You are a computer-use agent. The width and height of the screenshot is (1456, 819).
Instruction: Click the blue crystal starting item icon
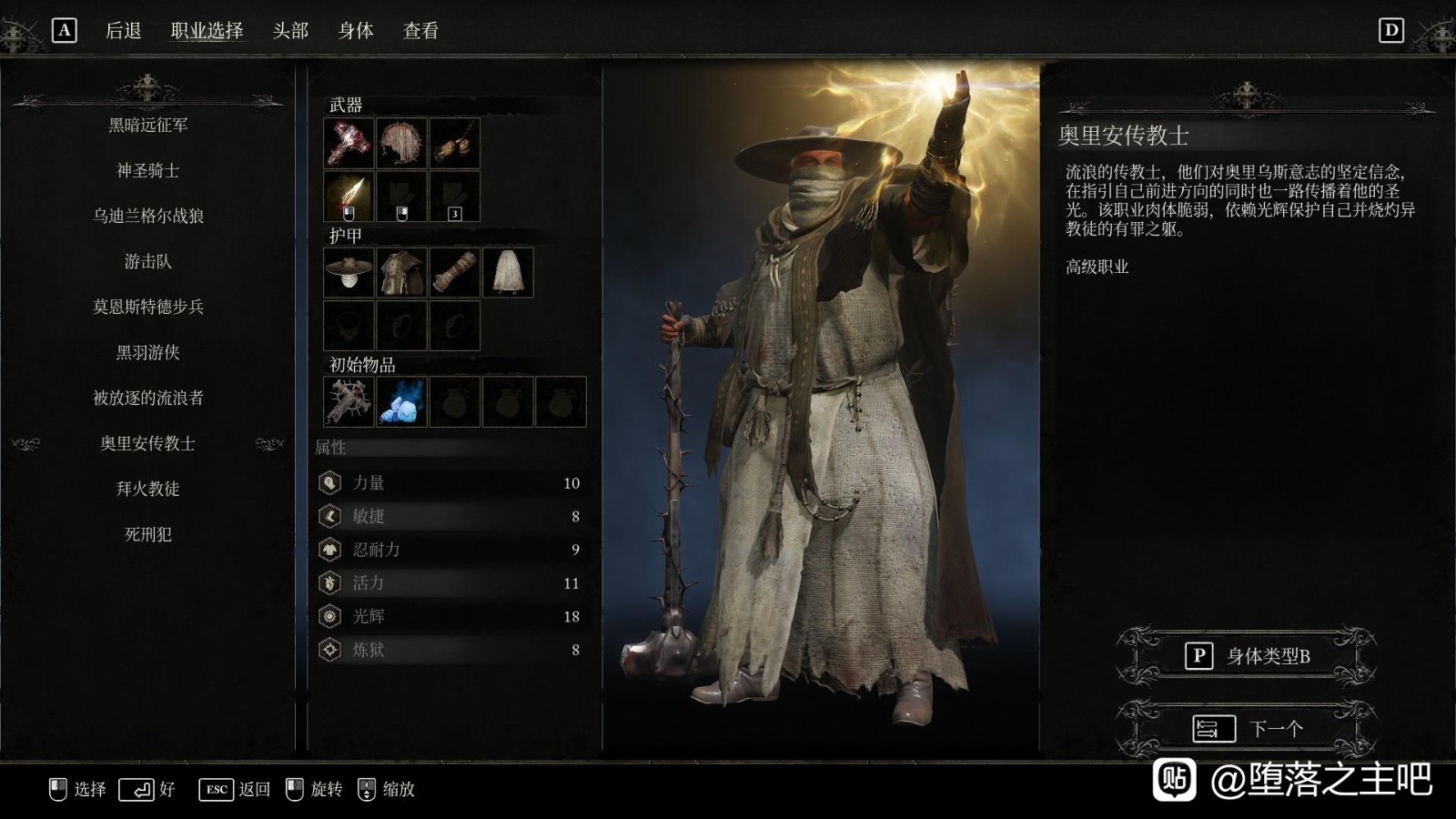[x=400, y=400]
